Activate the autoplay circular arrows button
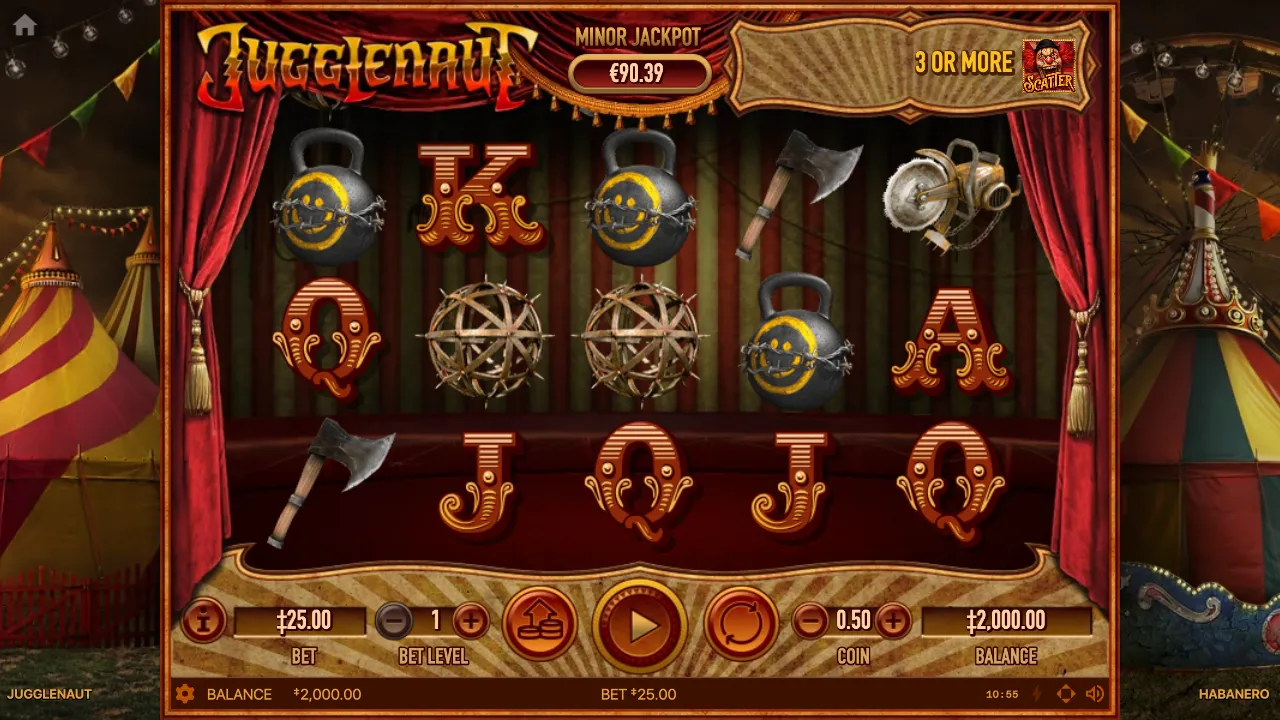Viewport: 1280px width, 720px height. [741, 623]
